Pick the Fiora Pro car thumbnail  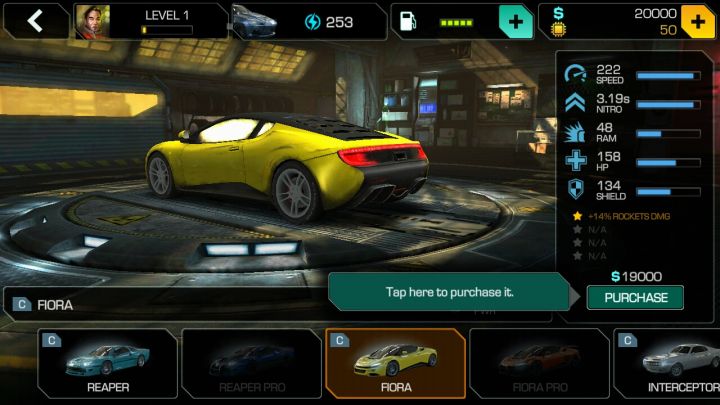539,363
